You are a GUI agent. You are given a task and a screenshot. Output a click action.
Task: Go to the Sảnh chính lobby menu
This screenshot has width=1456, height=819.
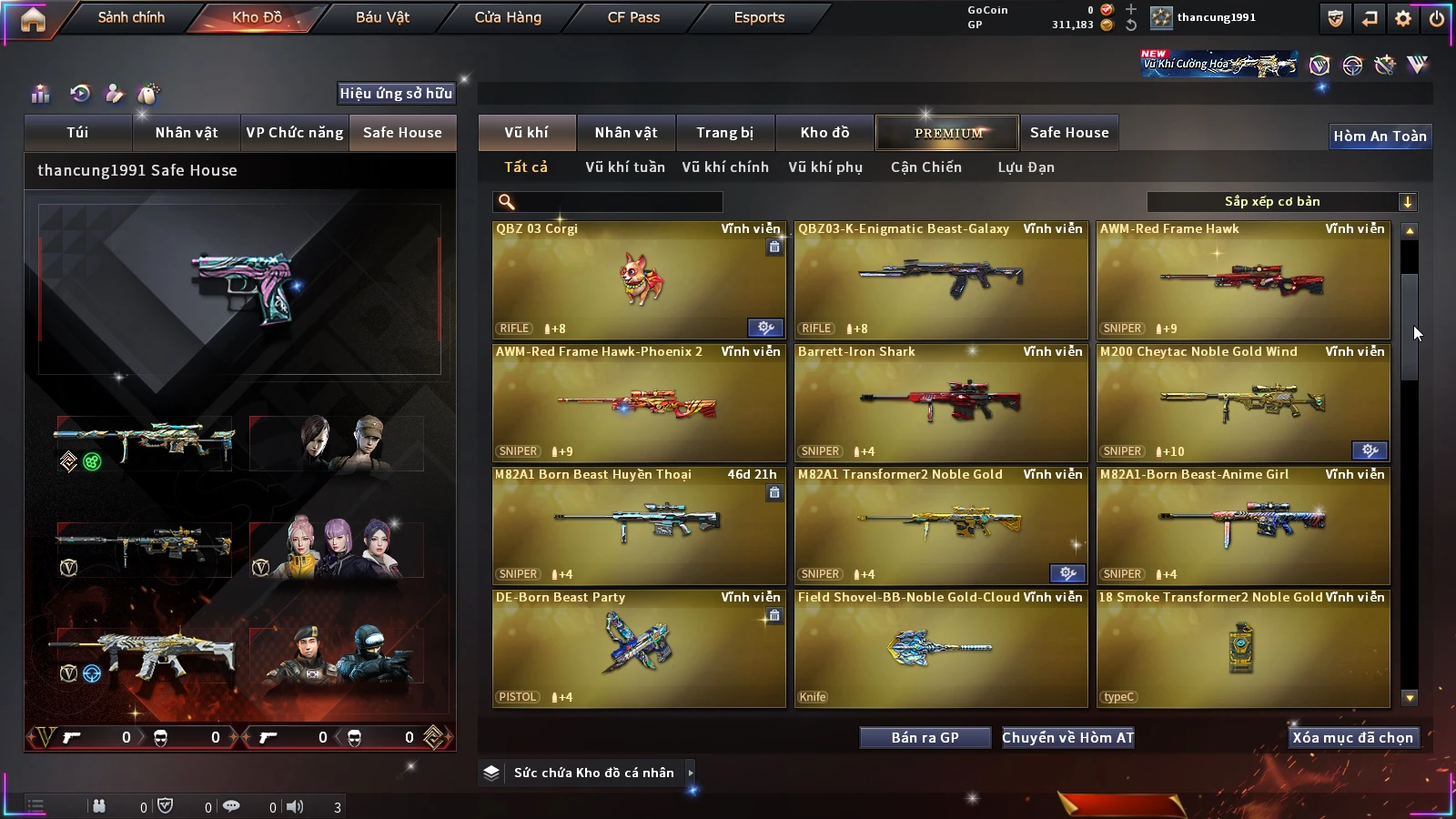coord(131,17)
